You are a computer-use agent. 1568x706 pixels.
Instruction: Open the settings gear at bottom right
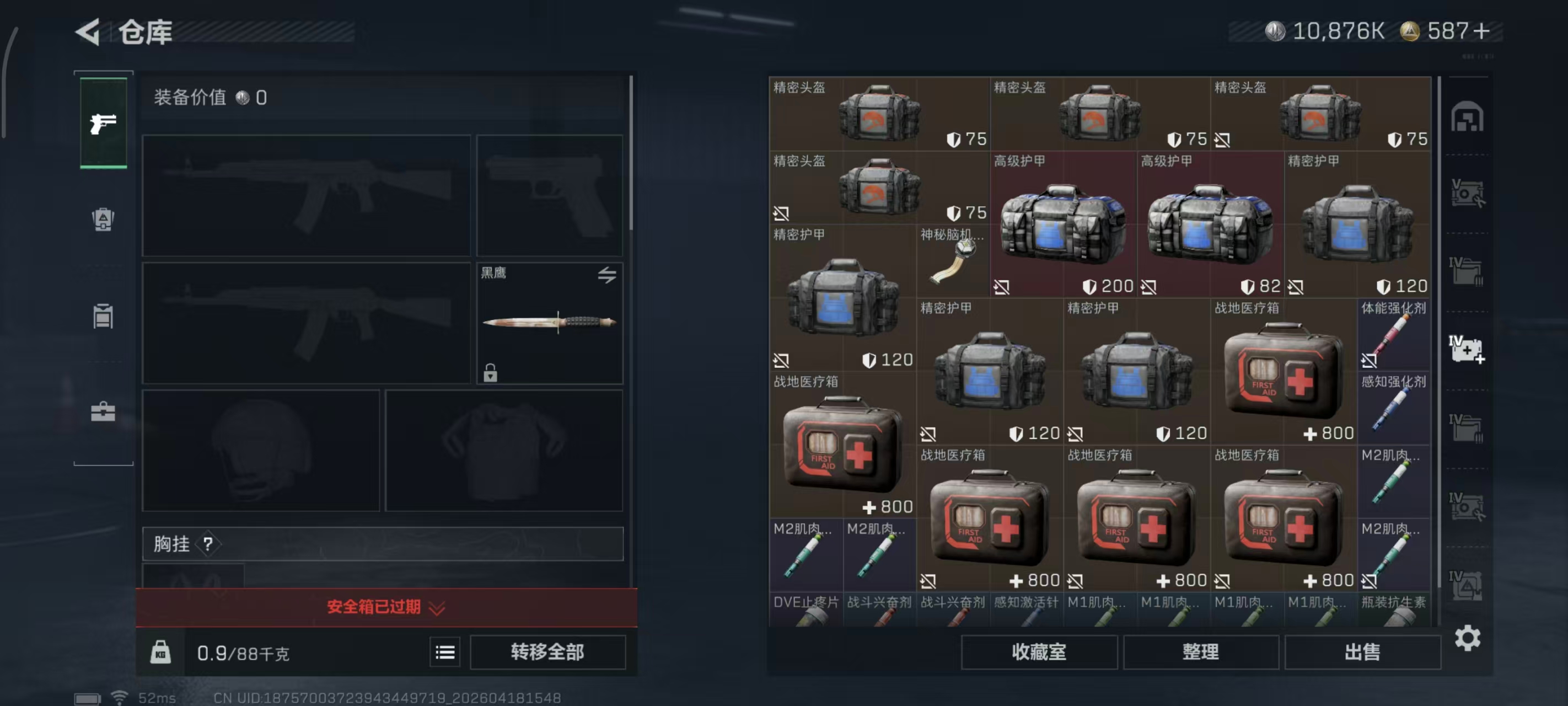tap(1469, 639)
